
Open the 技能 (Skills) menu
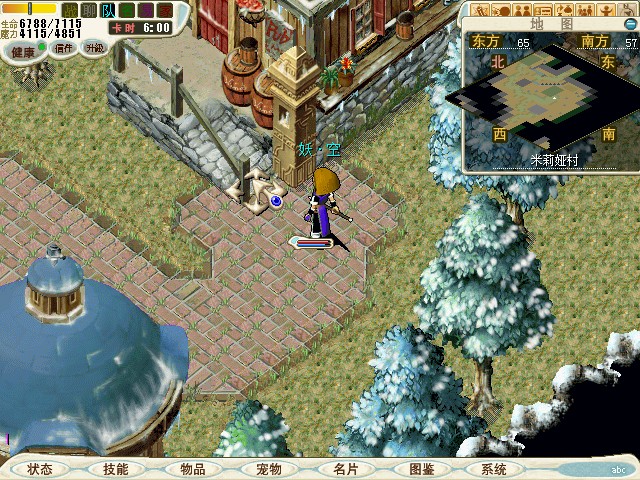coord(115,469)
